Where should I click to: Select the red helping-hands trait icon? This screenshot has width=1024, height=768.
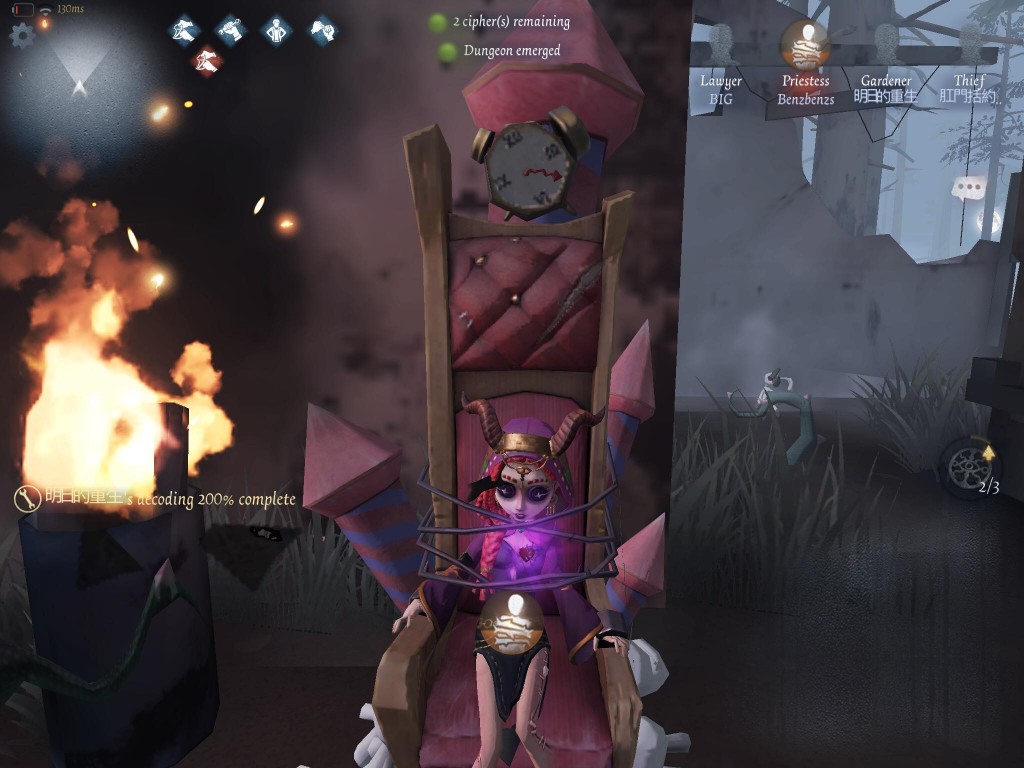206,62
